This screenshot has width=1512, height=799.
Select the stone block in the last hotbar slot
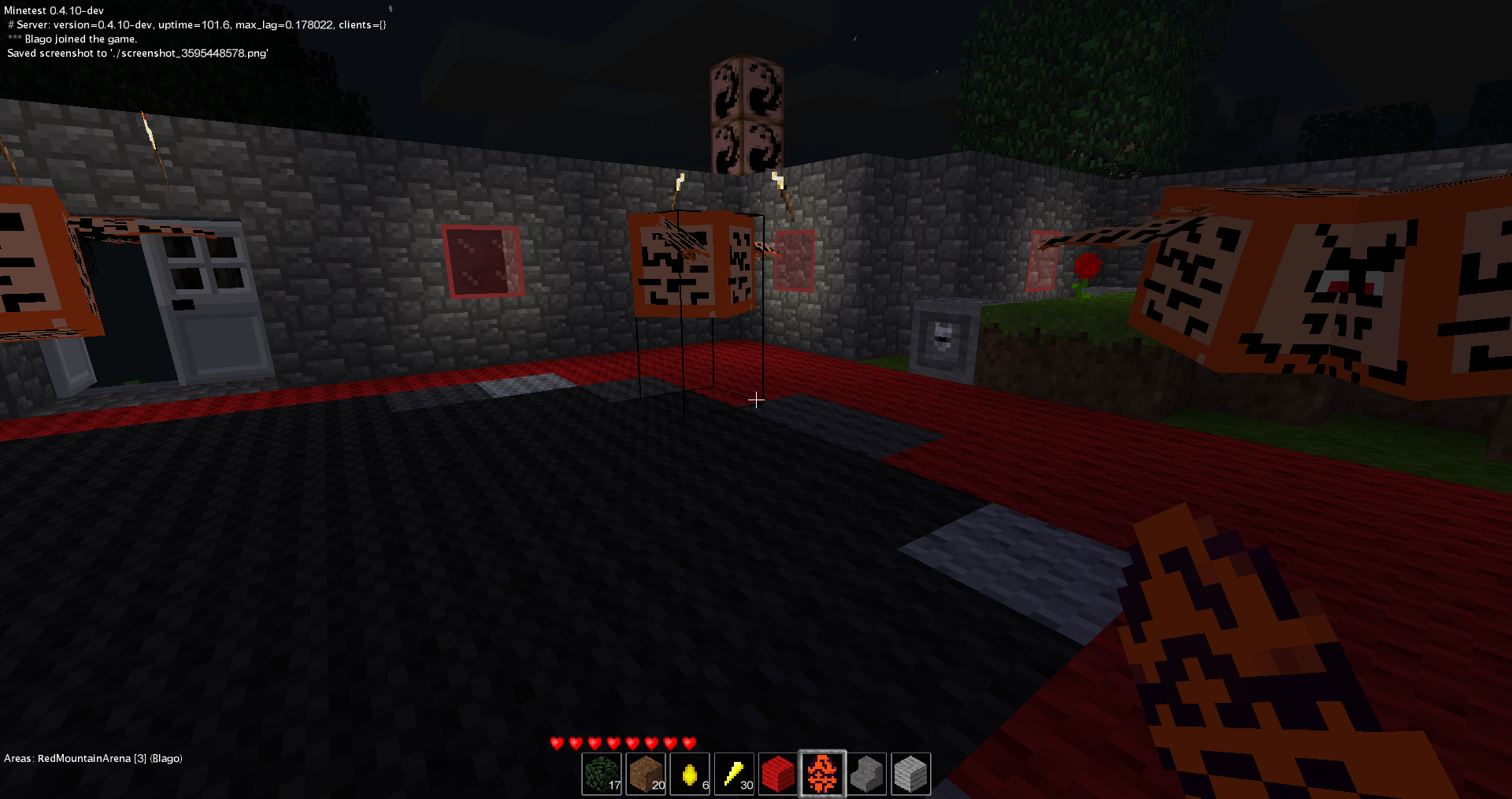pos(910,774)
